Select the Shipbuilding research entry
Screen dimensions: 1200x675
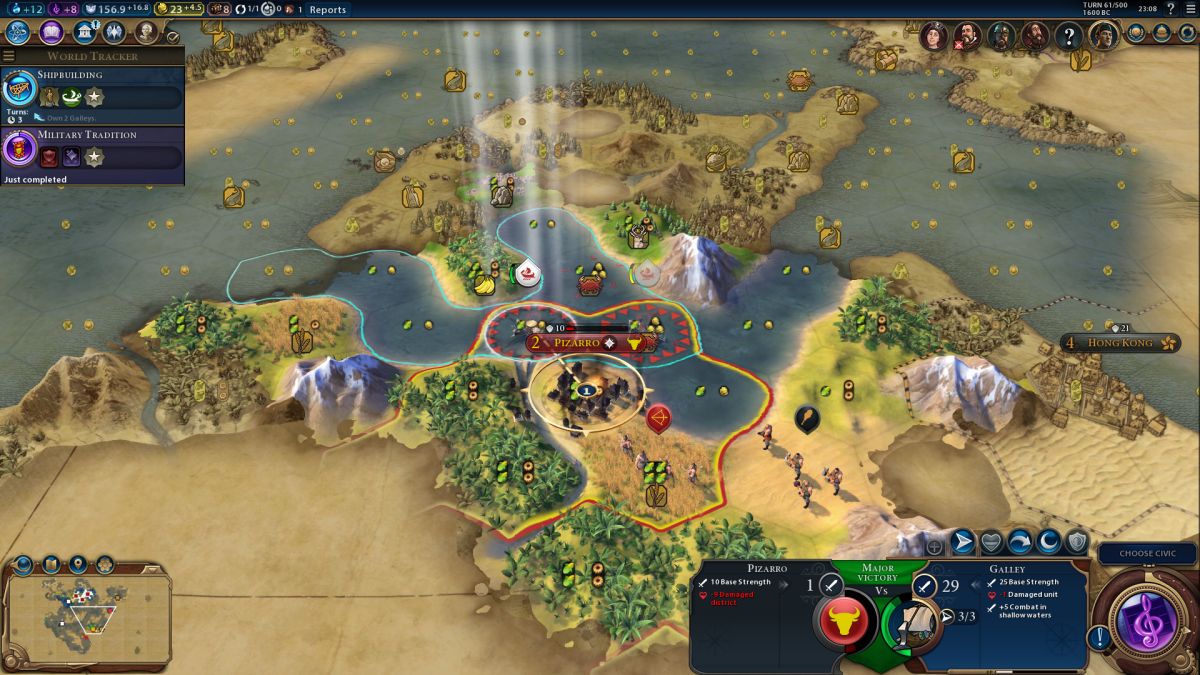coord(92,89)
